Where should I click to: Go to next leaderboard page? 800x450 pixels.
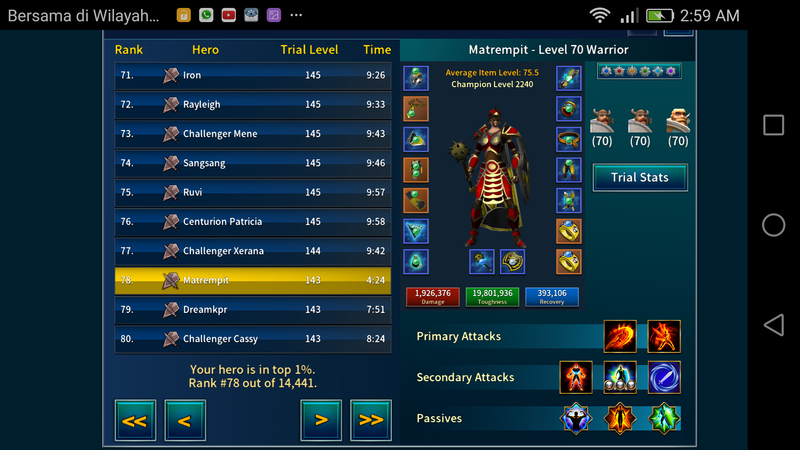(321, 420)
